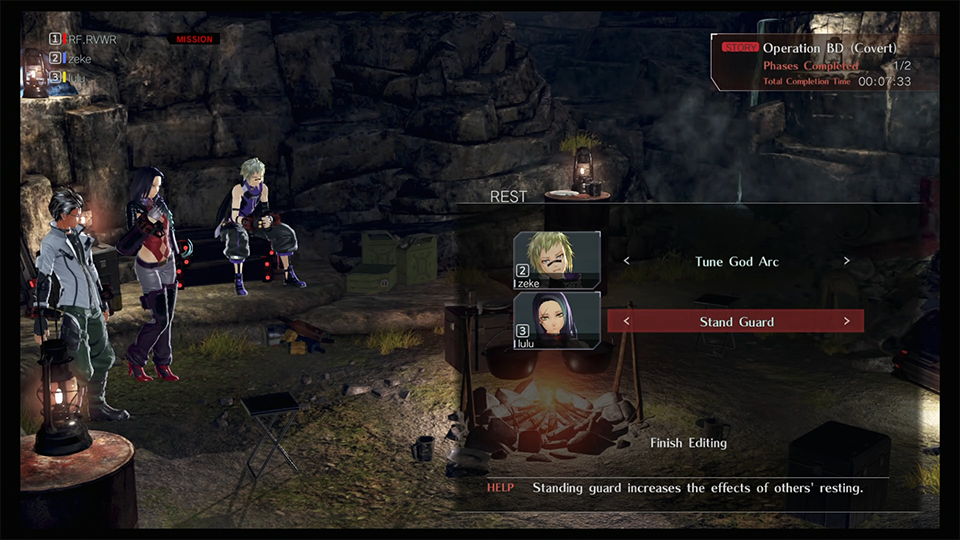Select zeke's character portrait
The width and height of the screenshot is (960, 540).
[557, 260]
